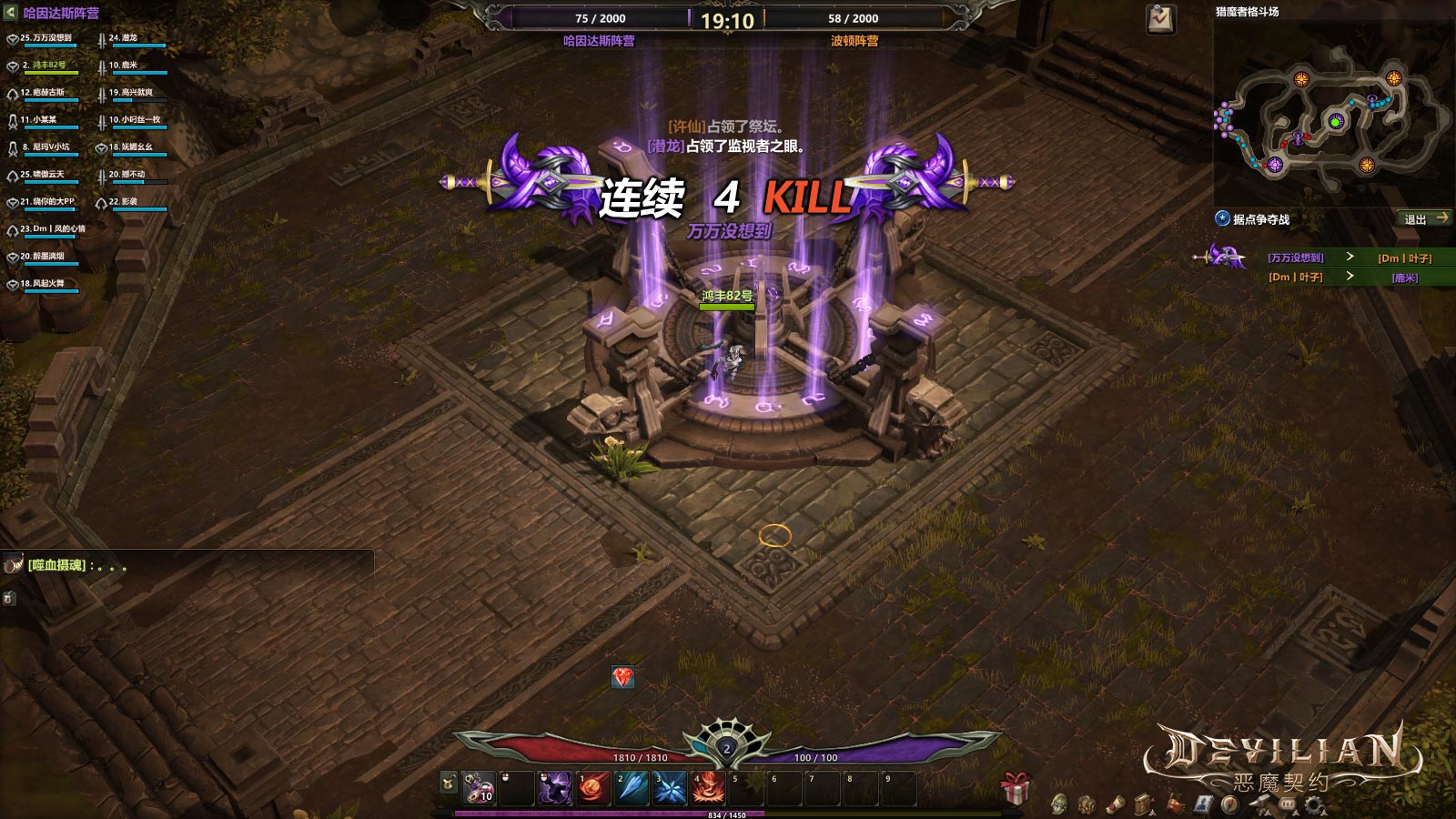Click the red gem icon above the health bar
The image size is (1456, 819).
[622, 677]
